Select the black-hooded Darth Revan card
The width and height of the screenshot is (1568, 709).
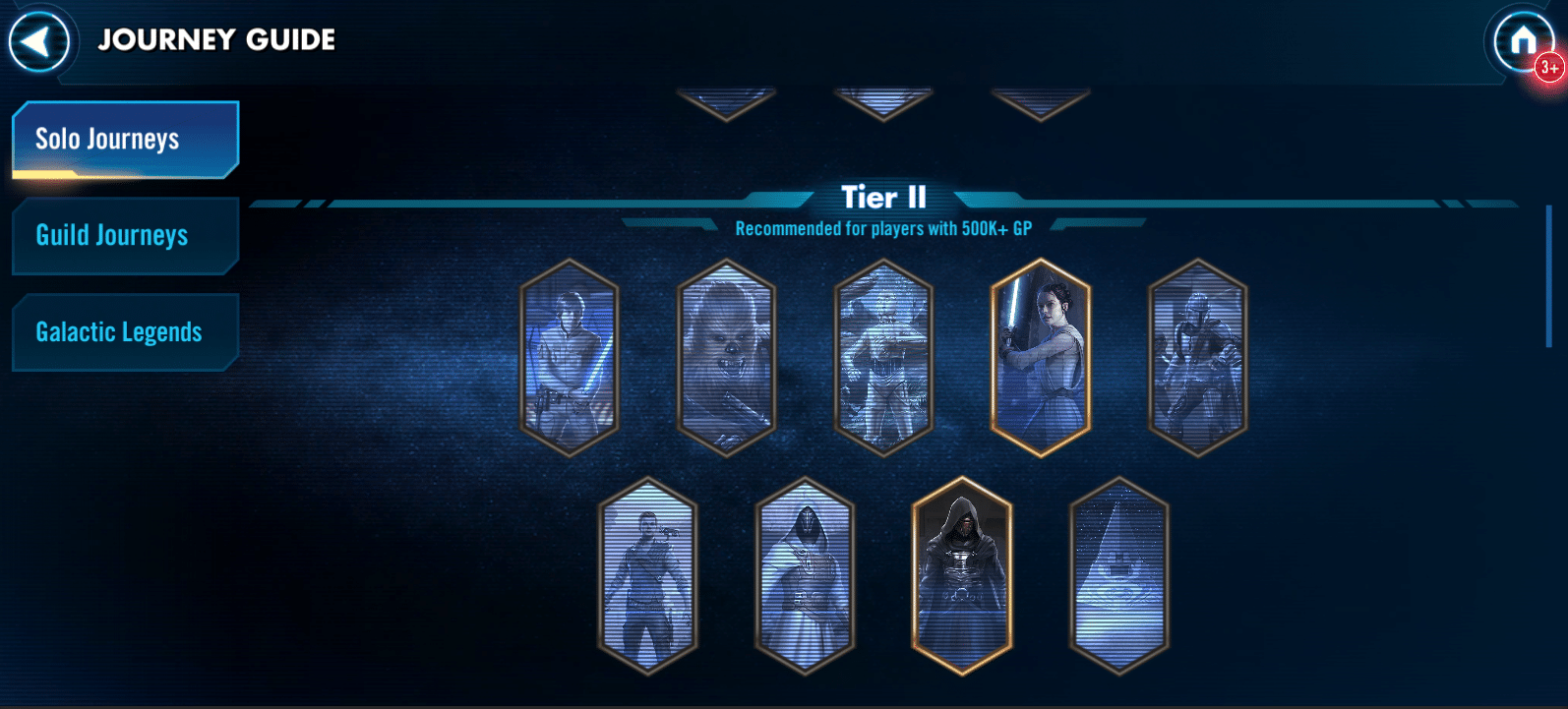click(x=962, y=576)
